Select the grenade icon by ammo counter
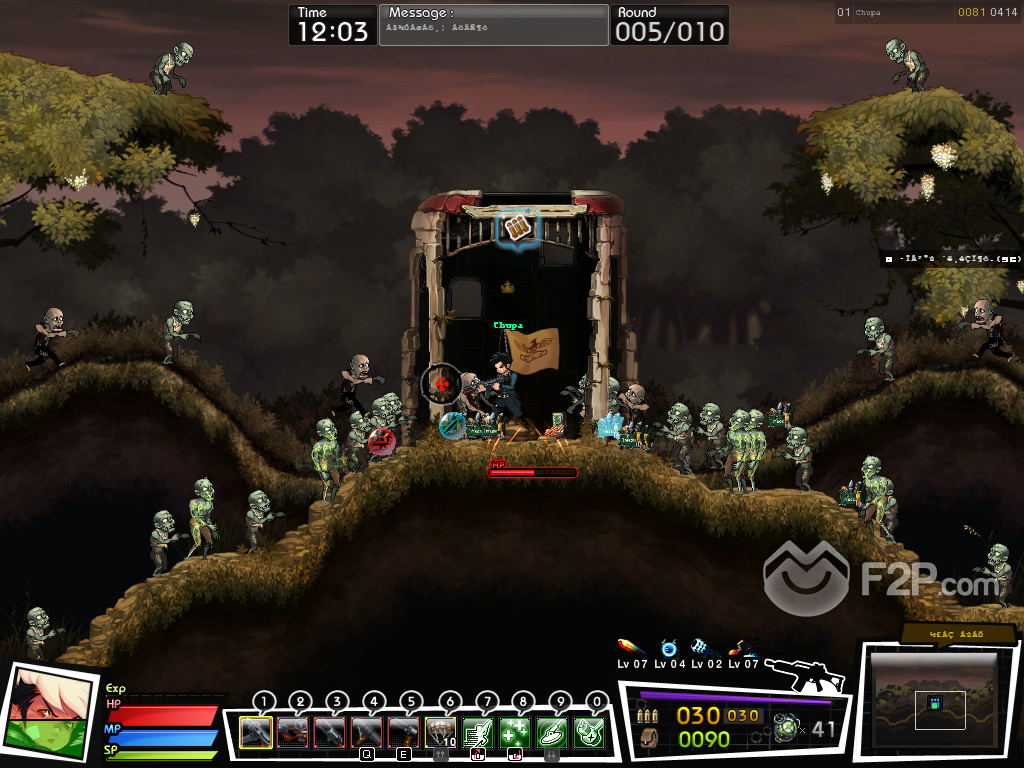 [x=789, y=729]
